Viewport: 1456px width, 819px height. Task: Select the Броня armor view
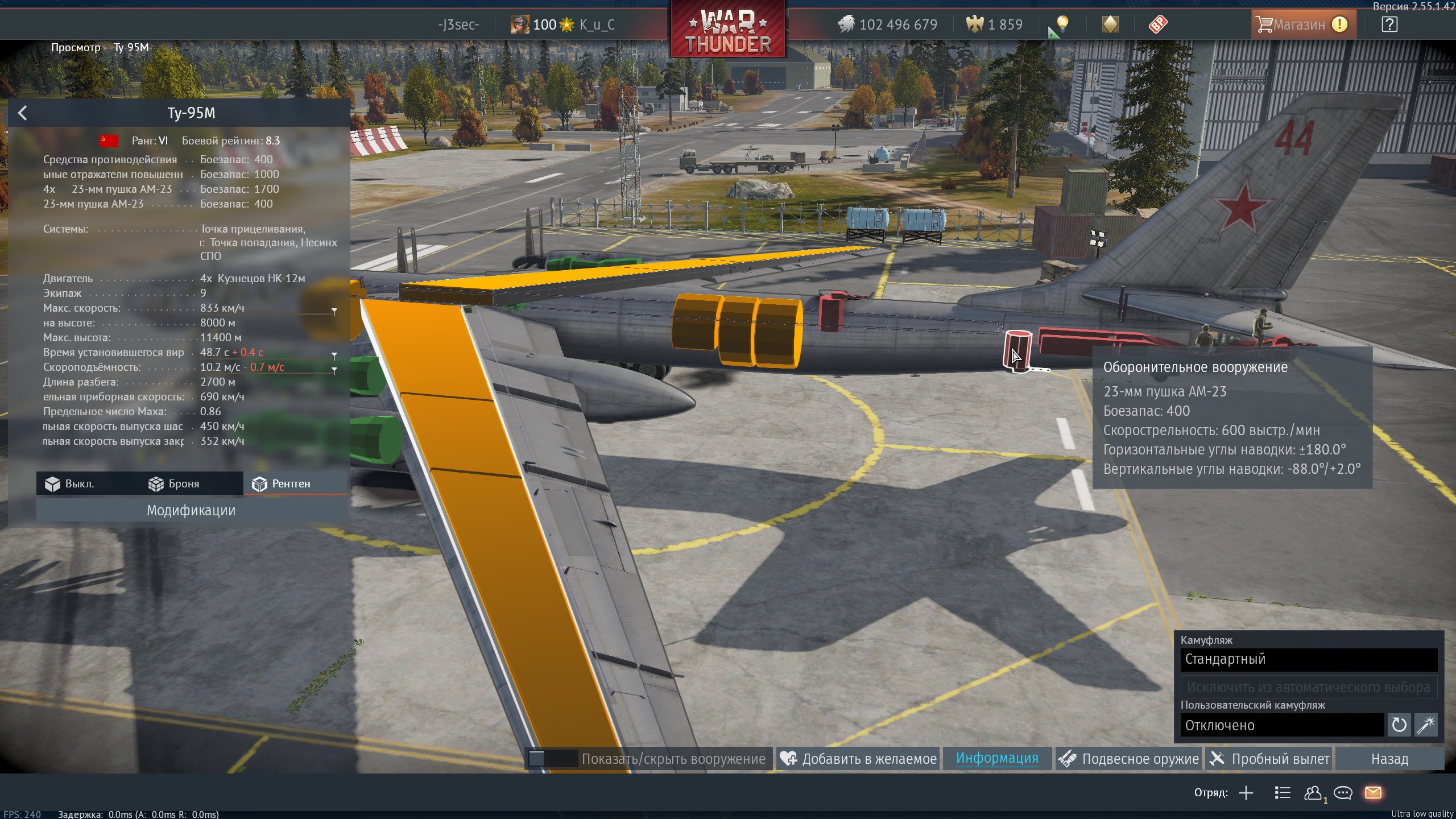pos(174,484)
